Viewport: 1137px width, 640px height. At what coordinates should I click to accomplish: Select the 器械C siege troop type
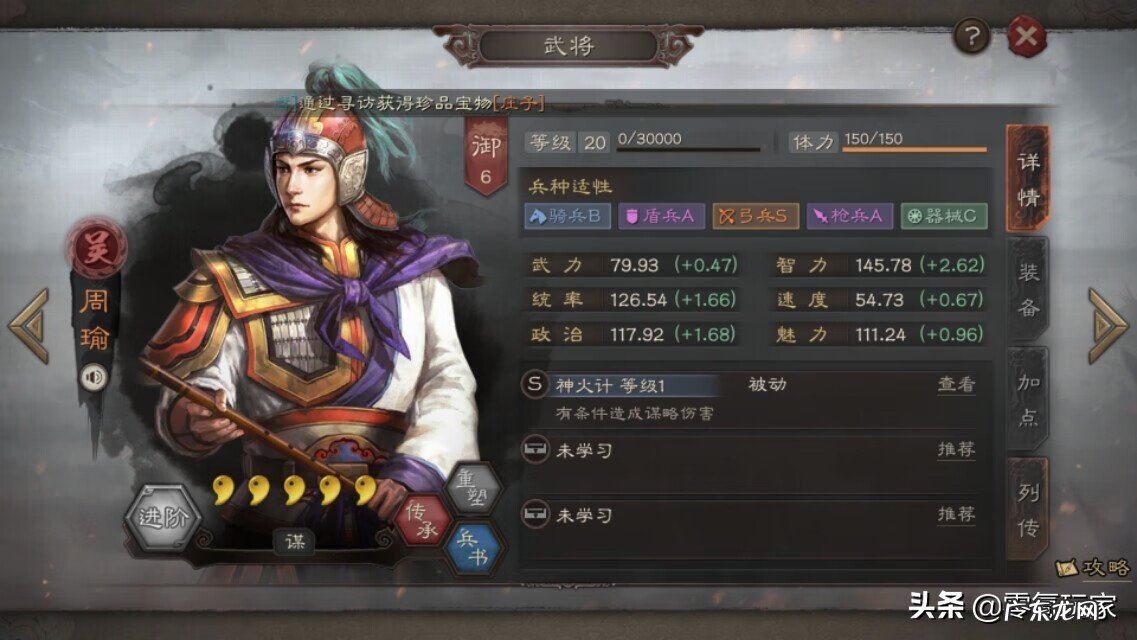[x=943, y=216]
